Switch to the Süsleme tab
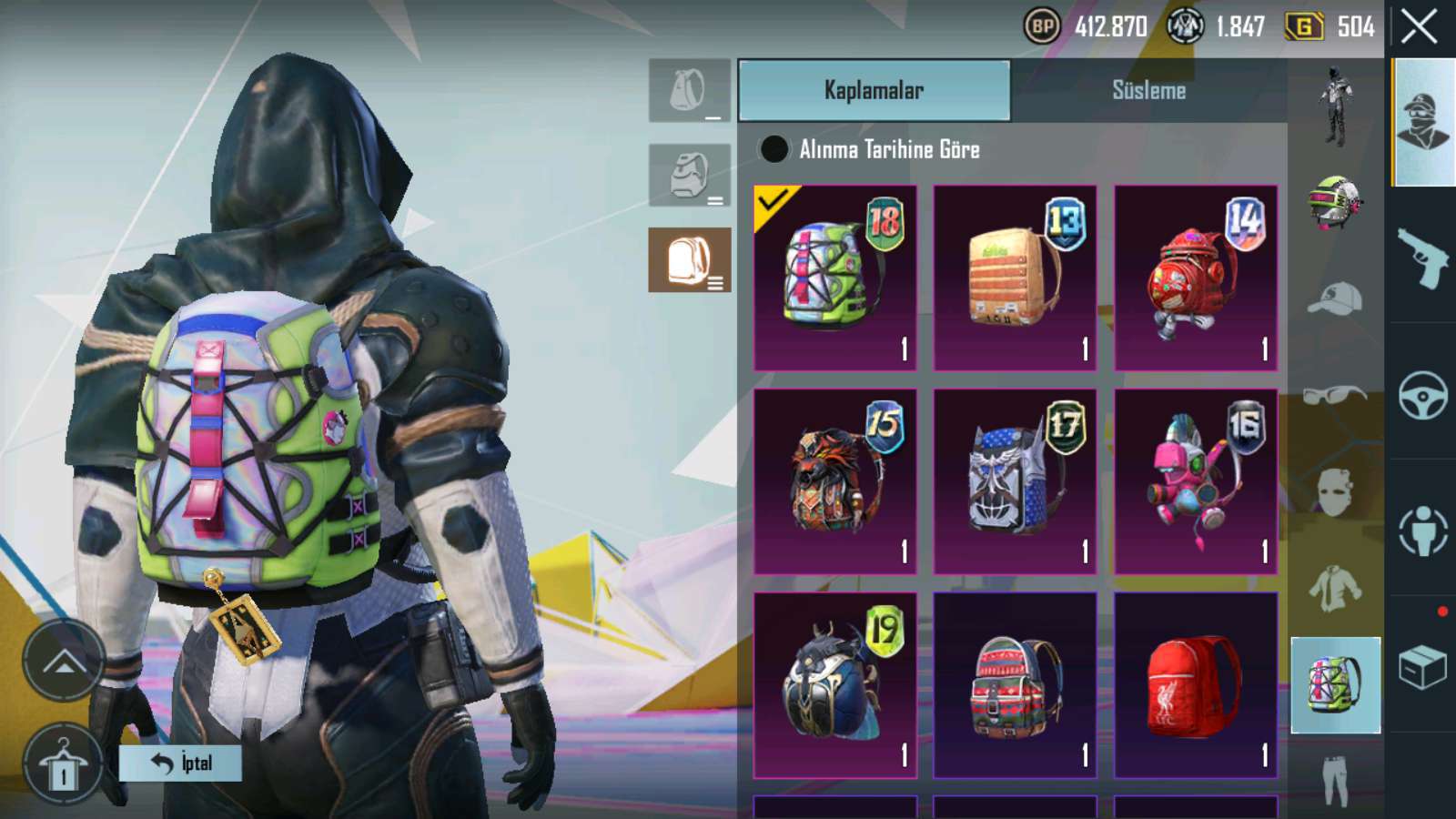Viewport: 1456px width, 819px height. point(1148,90)
